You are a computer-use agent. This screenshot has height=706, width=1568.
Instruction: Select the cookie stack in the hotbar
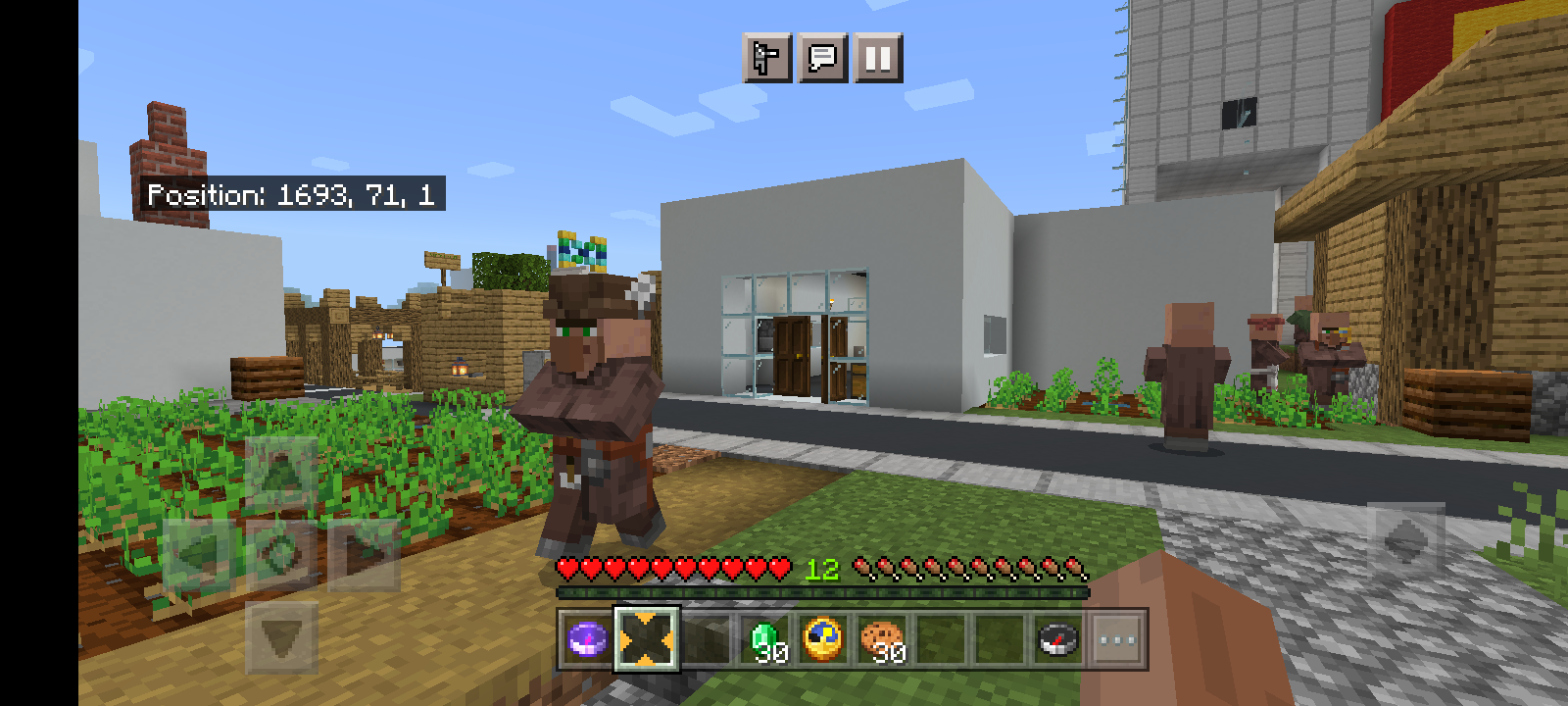883,640
